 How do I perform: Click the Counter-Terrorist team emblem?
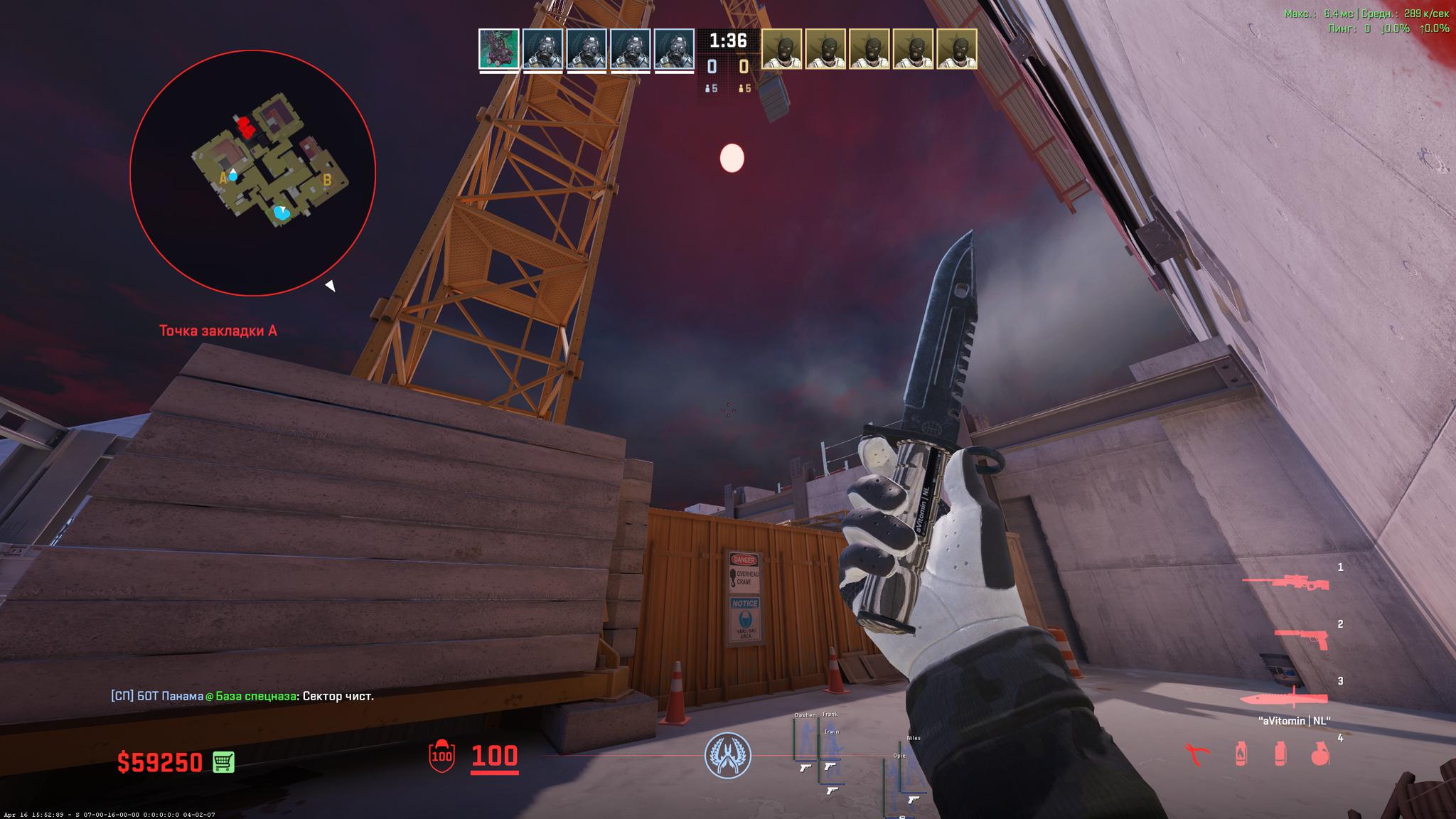(727, 755)
